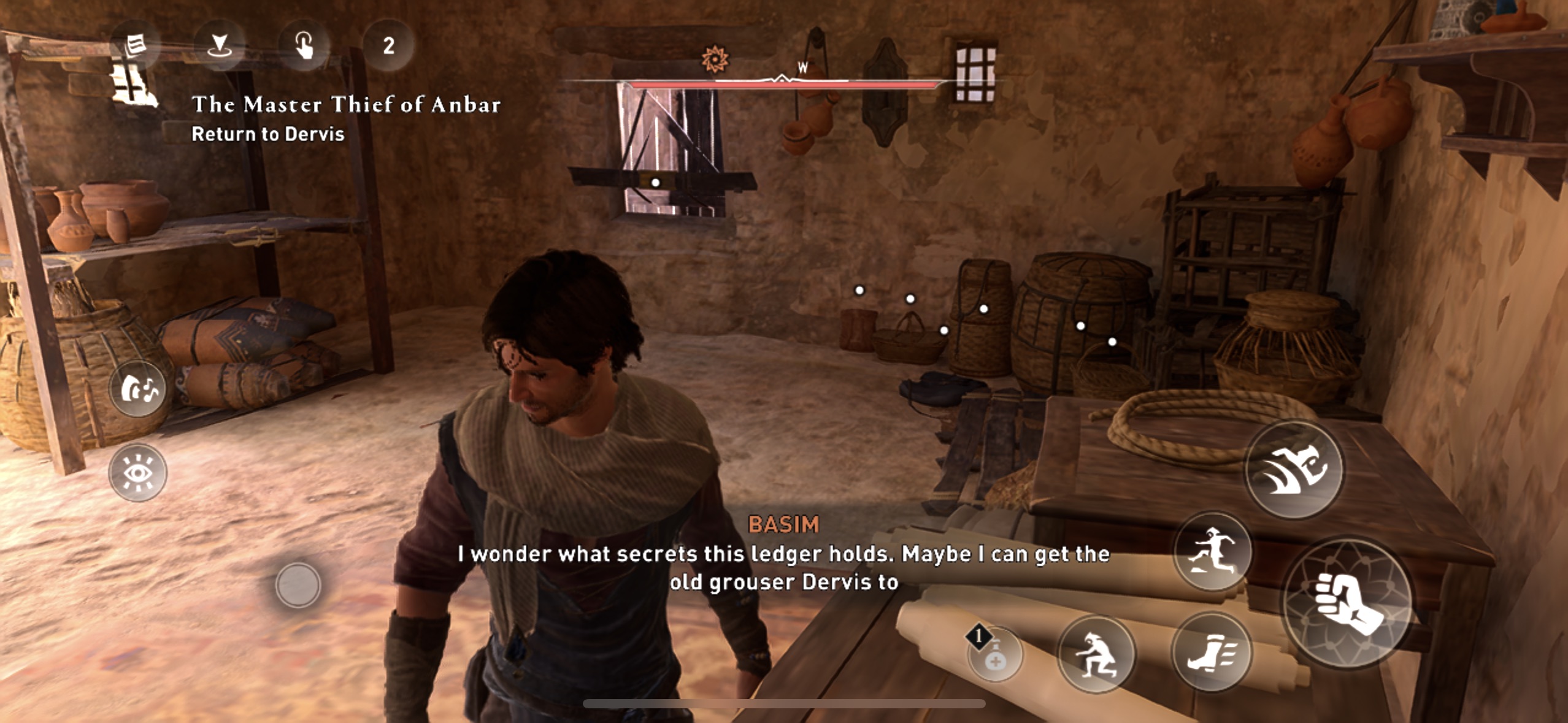Use the healing elixir flask slot

coord(994,654)
